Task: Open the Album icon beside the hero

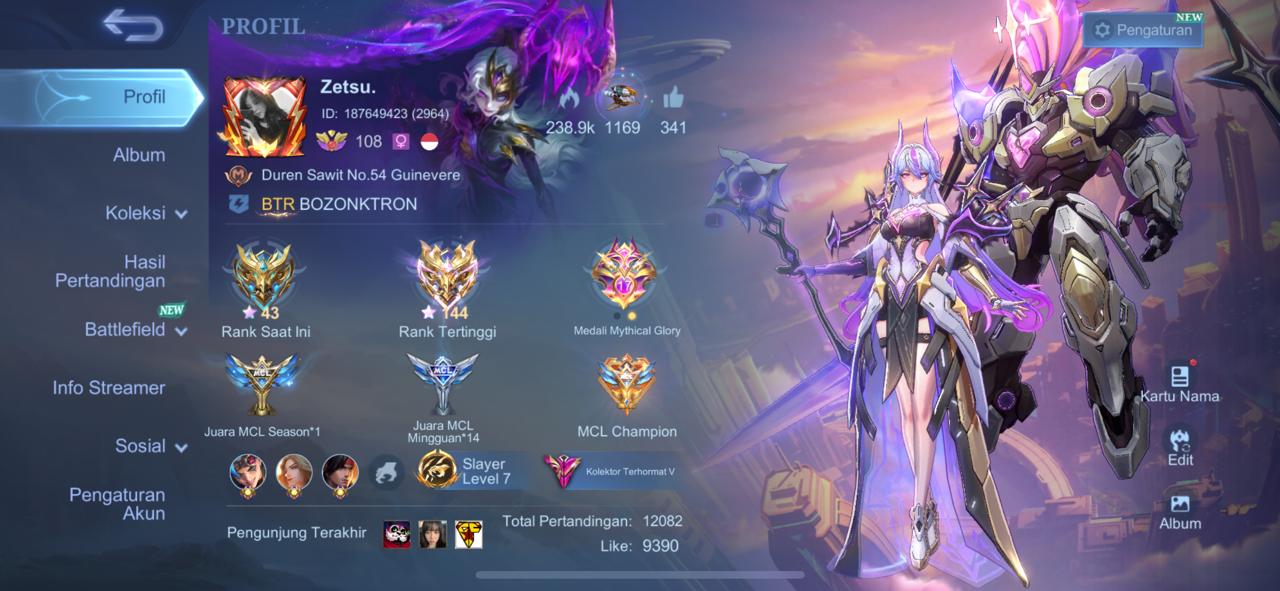Action: click(1180, 508)
